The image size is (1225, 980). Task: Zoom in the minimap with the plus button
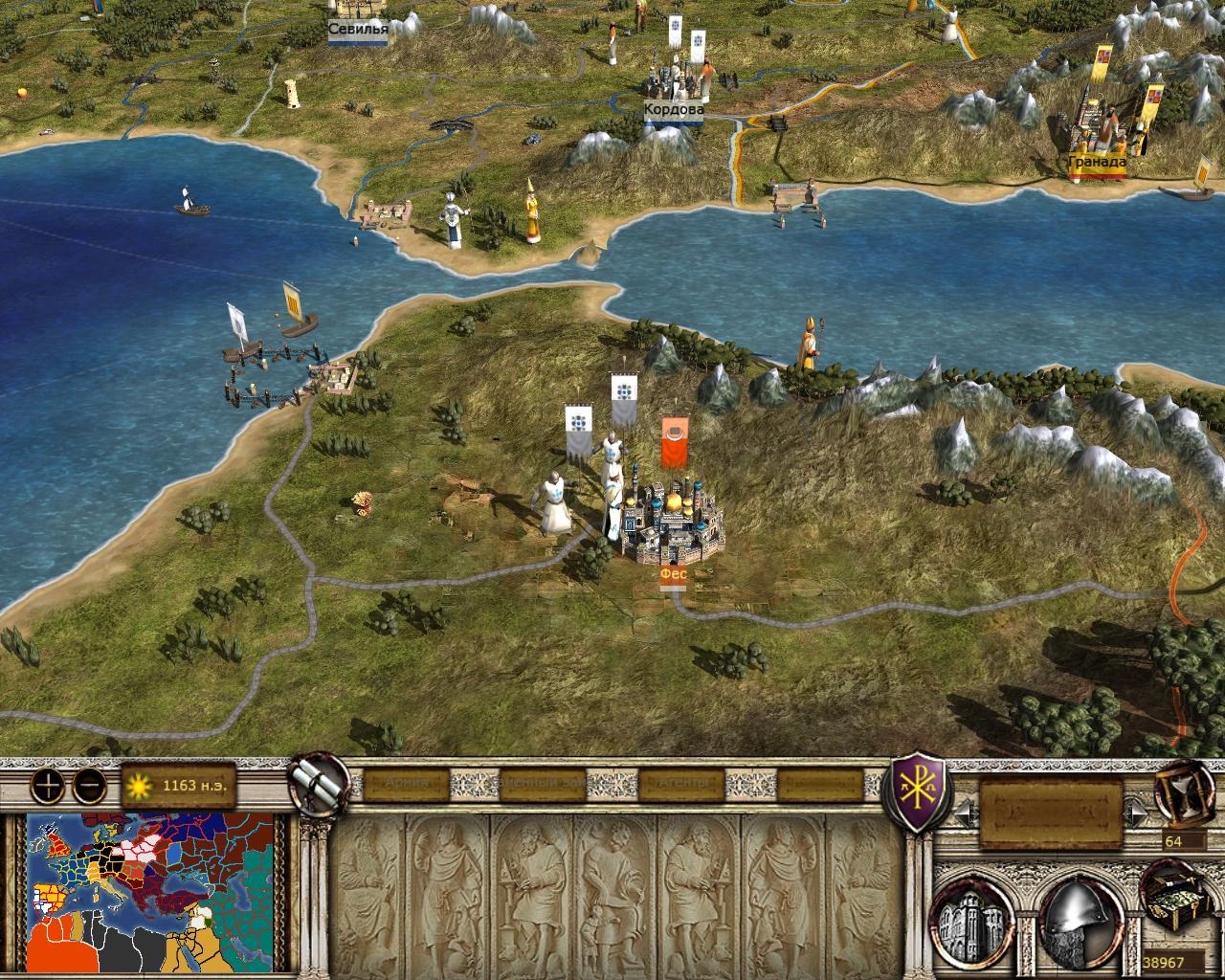(x=47, y=786)
